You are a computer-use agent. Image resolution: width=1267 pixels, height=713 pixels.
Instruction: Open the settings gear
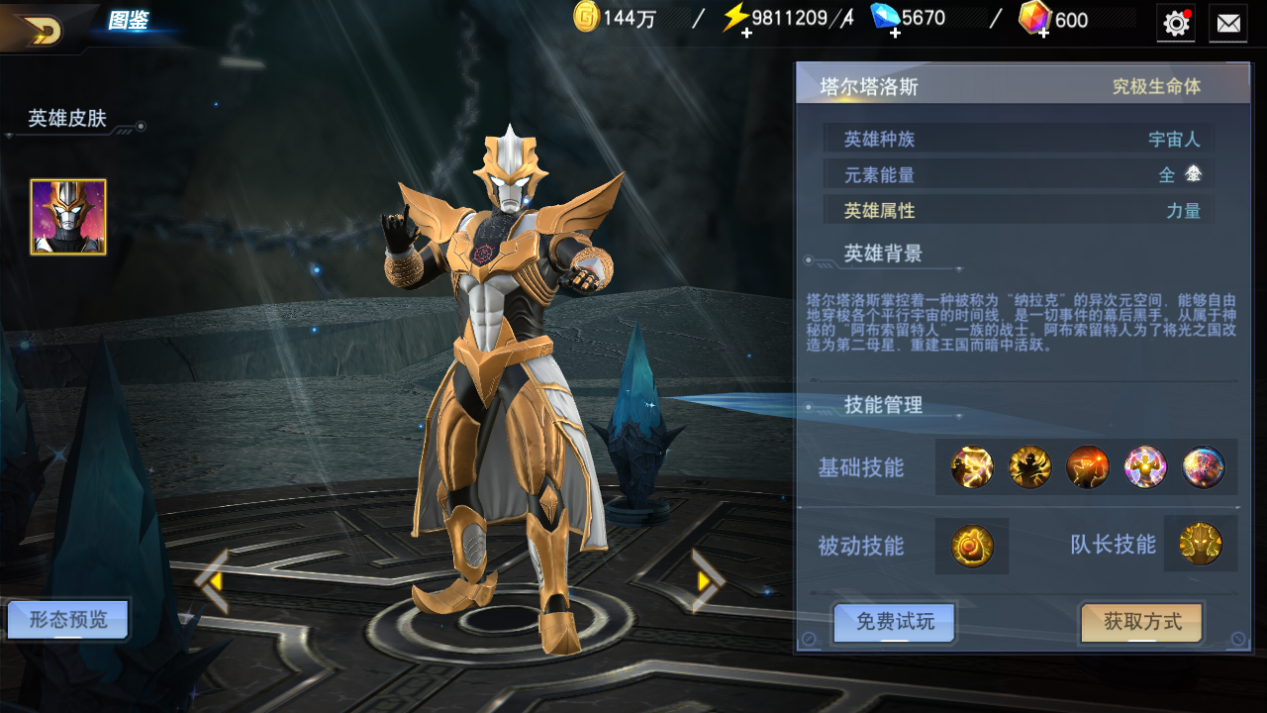(1176, 23)
